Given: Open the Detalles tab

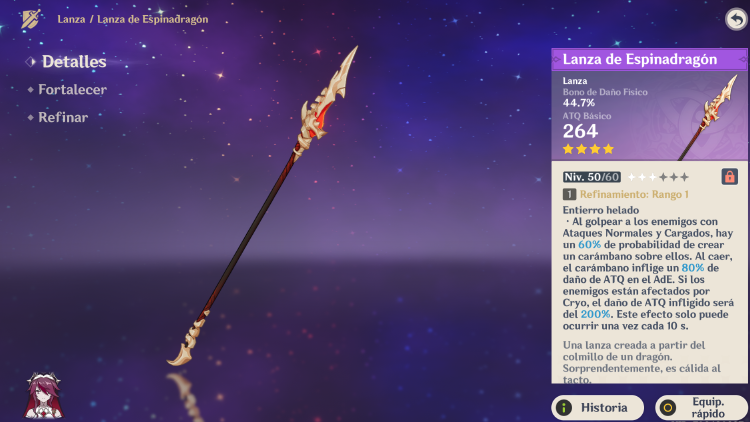Looking at the screenshot, I should point(73,62).
